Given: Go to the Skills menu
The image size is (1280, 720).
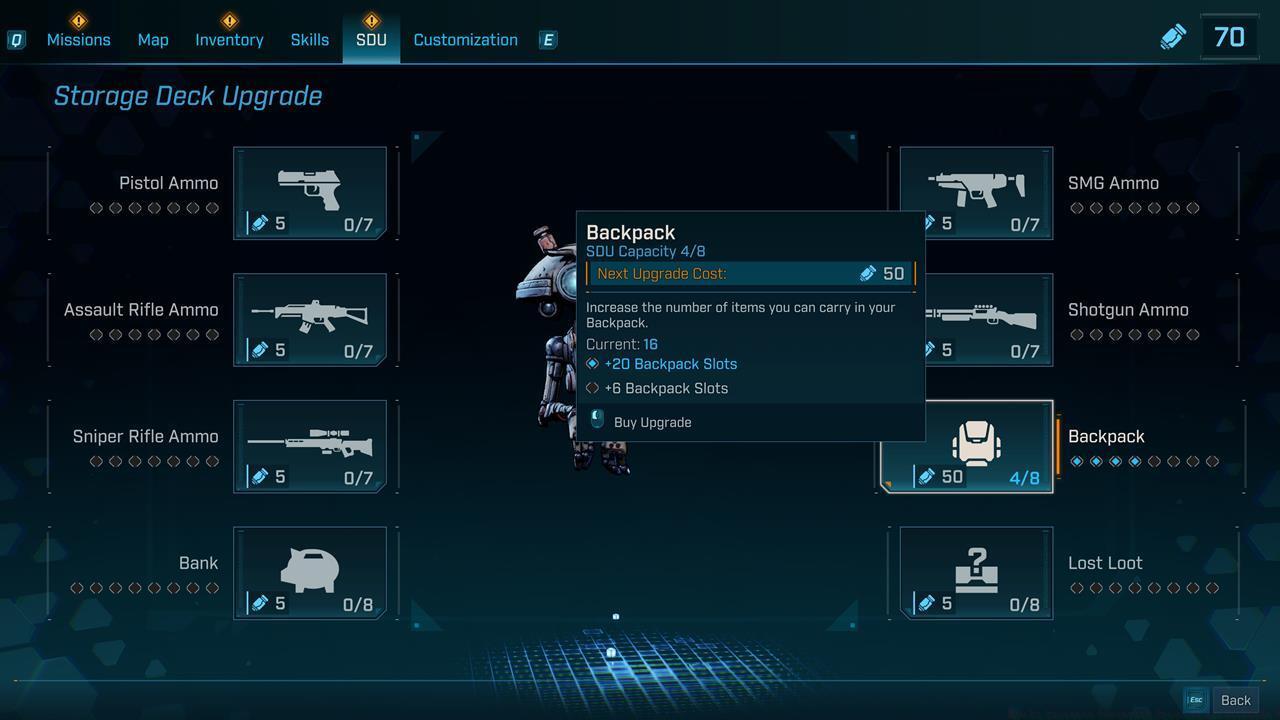Looking at the screenshot, I should click(x=309, y=40).
